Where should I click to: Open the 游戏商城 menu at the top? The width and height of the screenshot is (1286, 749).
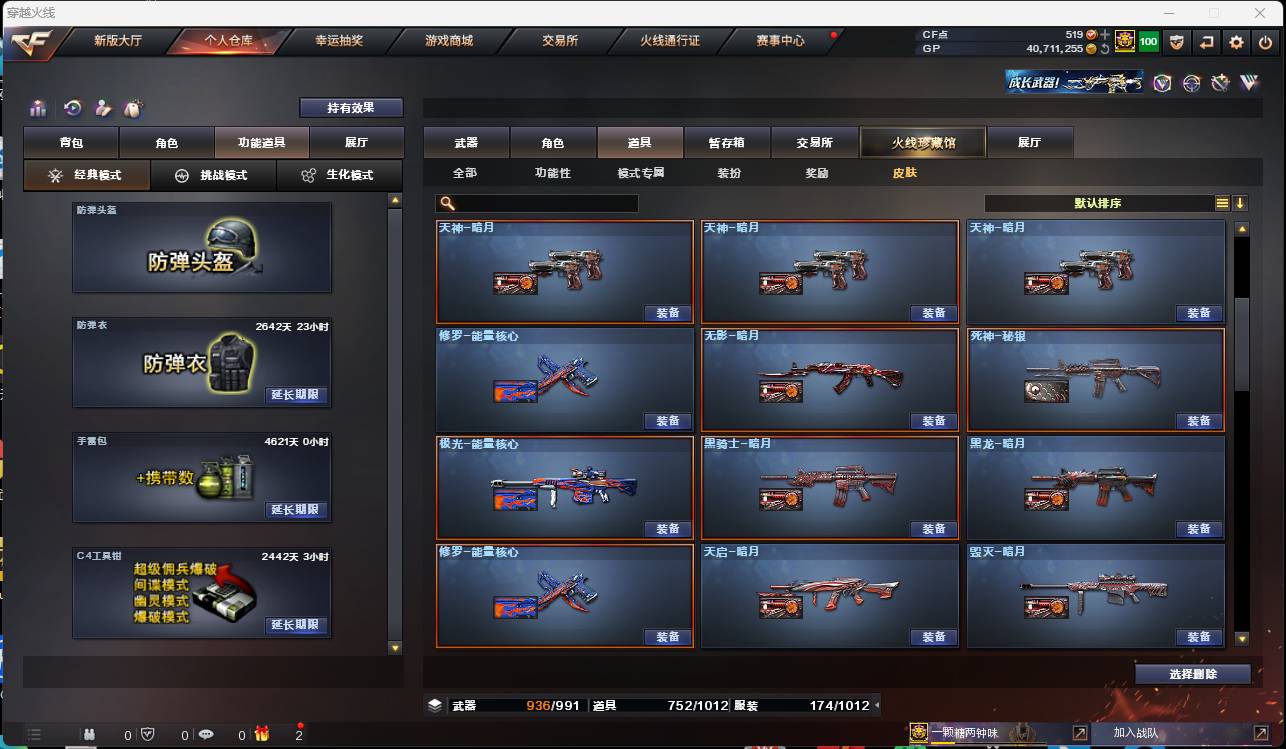pos(449,42)
